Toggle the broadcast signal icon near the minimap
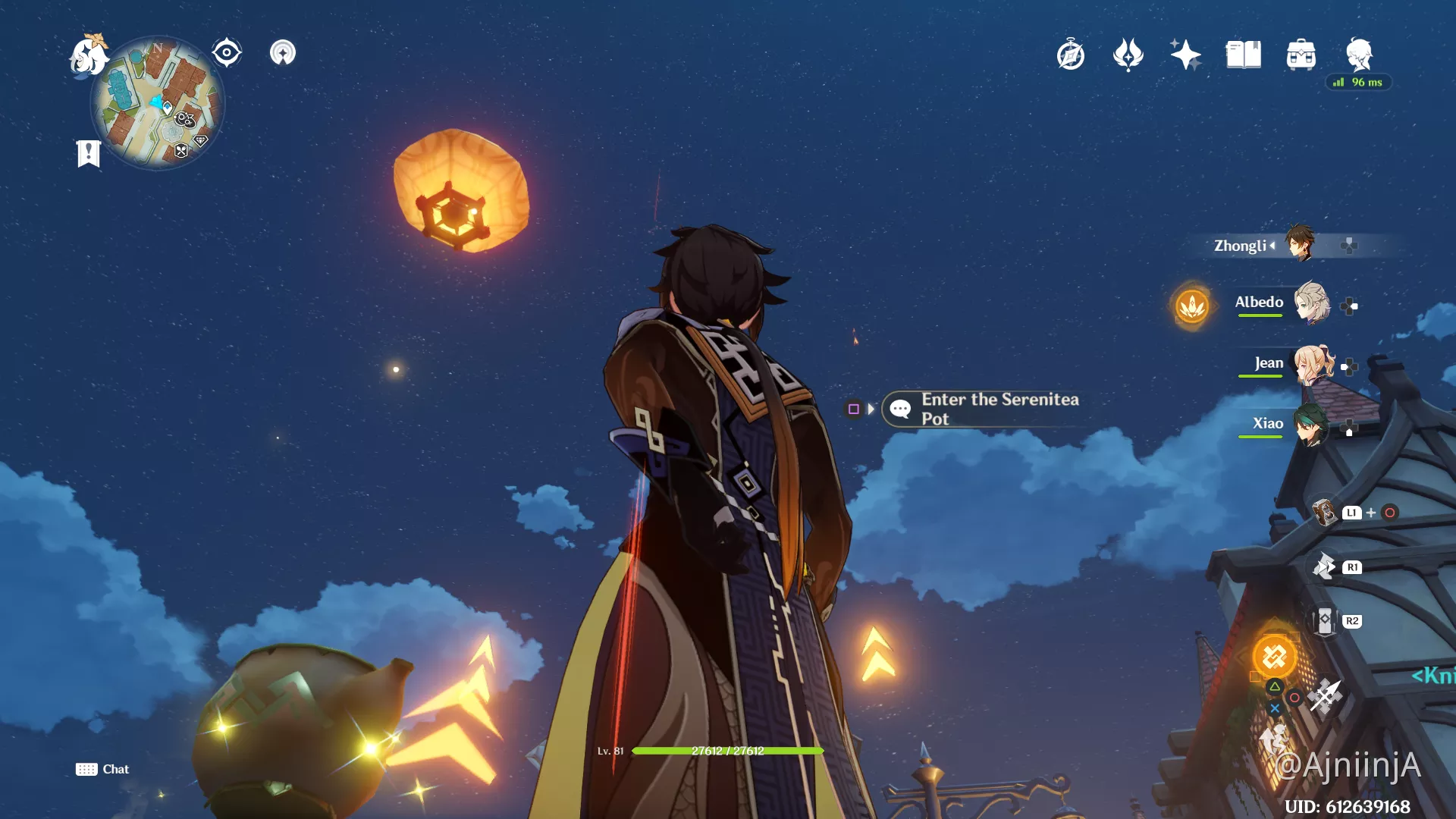The width and height of the screenshot is (1456, 819). (x=281, y=53)
